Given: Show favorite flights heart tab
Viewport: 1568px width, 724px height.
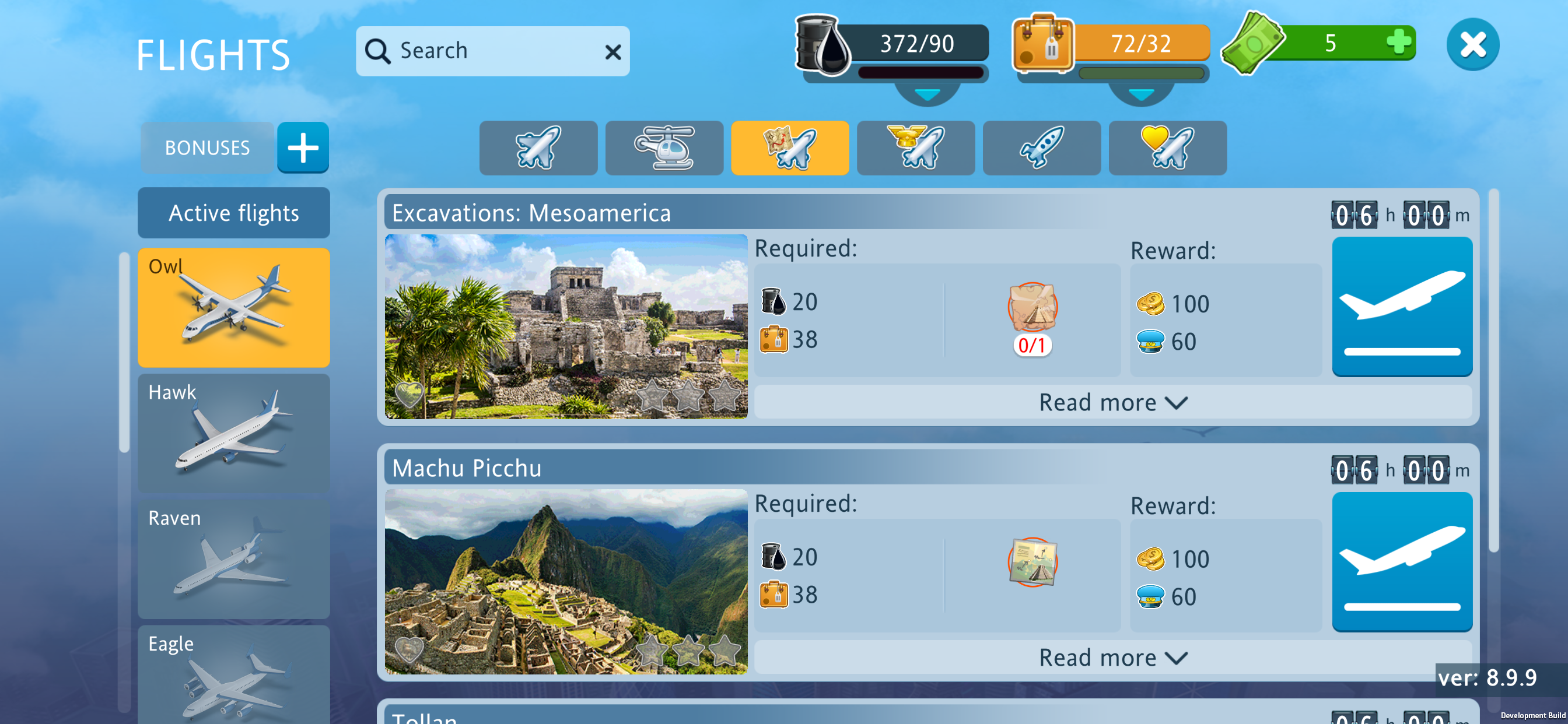Looking at the screenshot, I should click(x=1167, y=148).
